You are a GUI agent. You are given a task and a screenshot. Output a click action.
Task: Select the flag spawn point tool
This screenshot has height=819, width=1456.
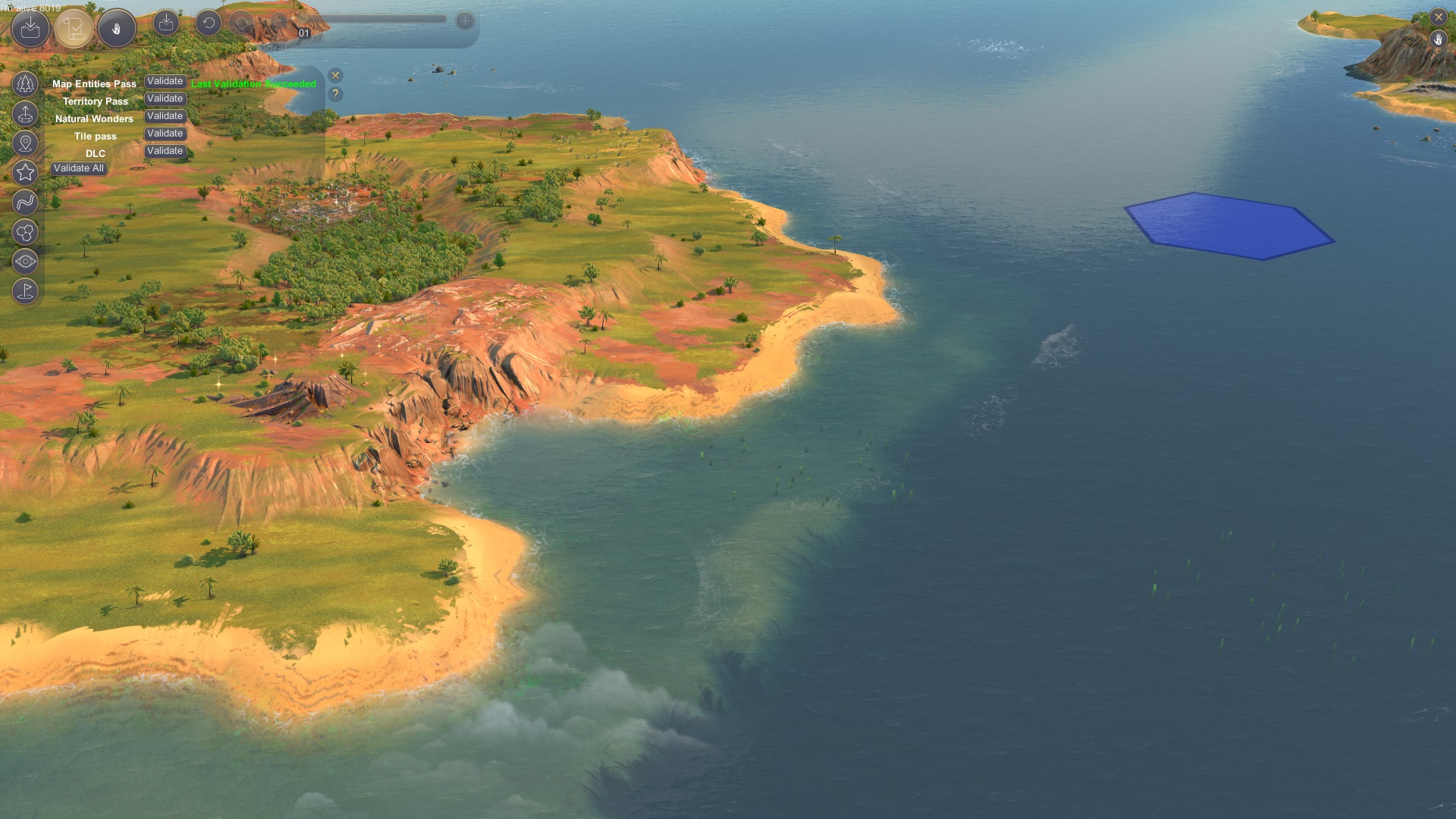[25, 291]
